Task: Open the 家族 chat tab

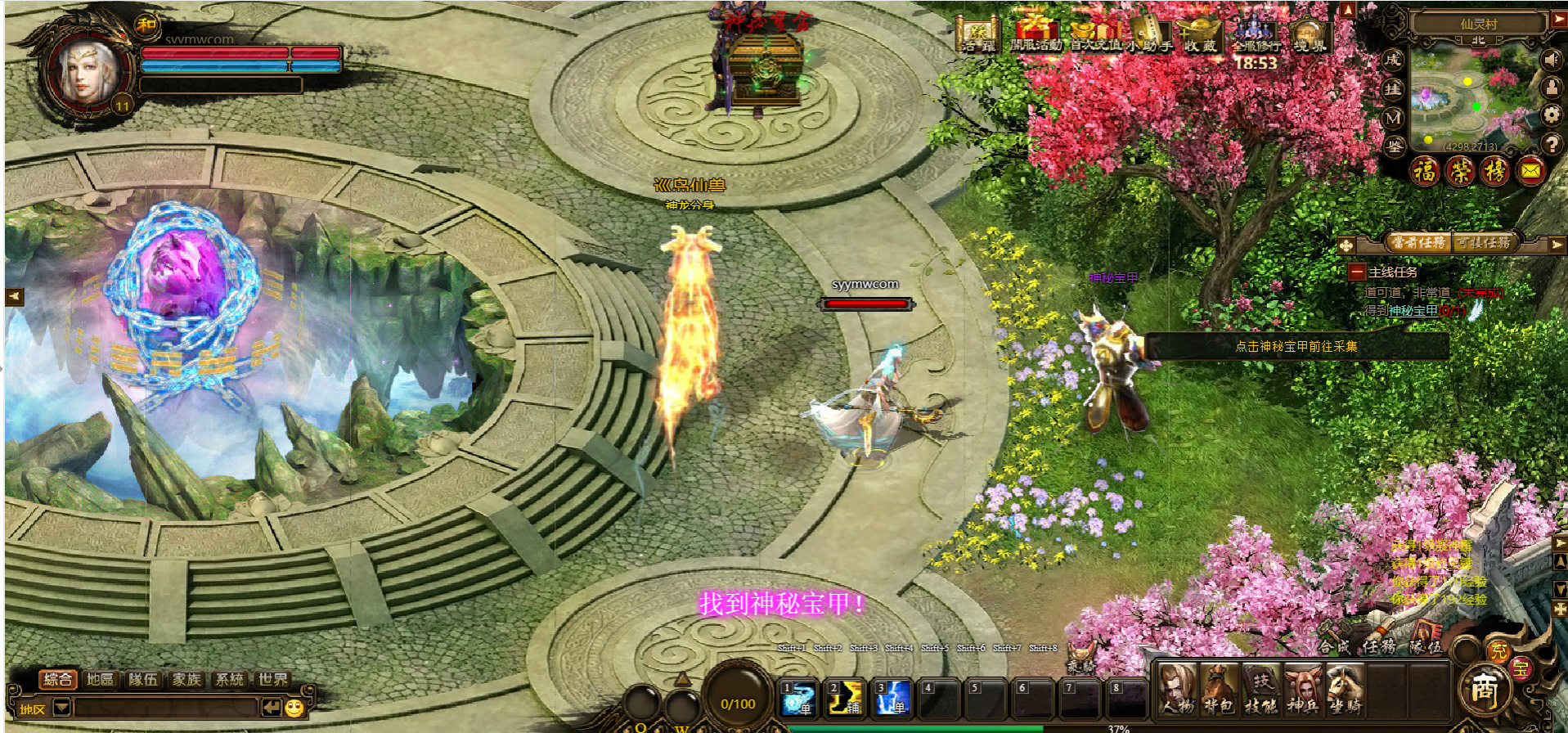Action: tap(186, 679)
